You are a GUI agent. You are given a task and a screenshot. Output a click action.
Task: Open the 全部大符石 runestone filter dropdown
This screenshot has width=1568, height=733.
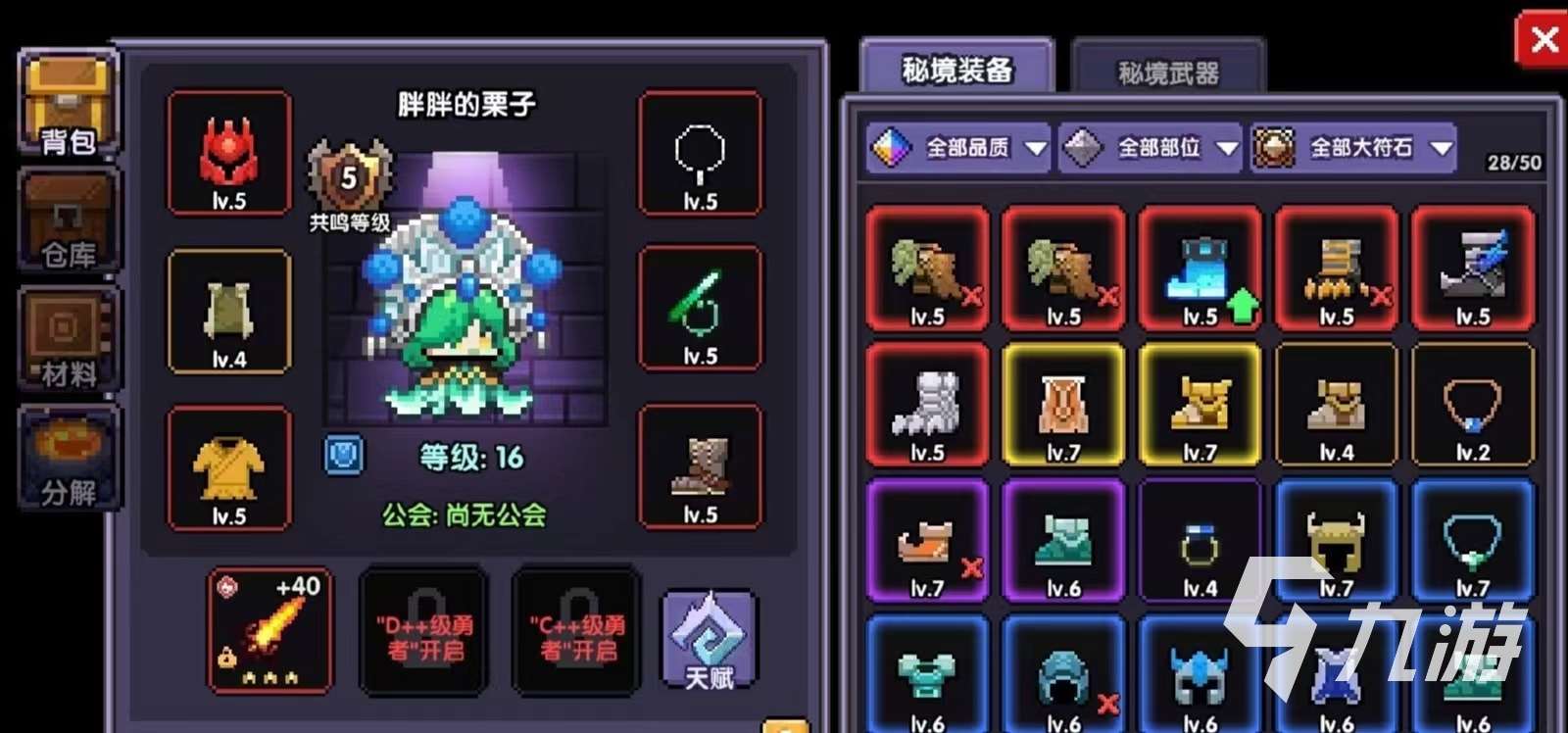pos(1352,149)
